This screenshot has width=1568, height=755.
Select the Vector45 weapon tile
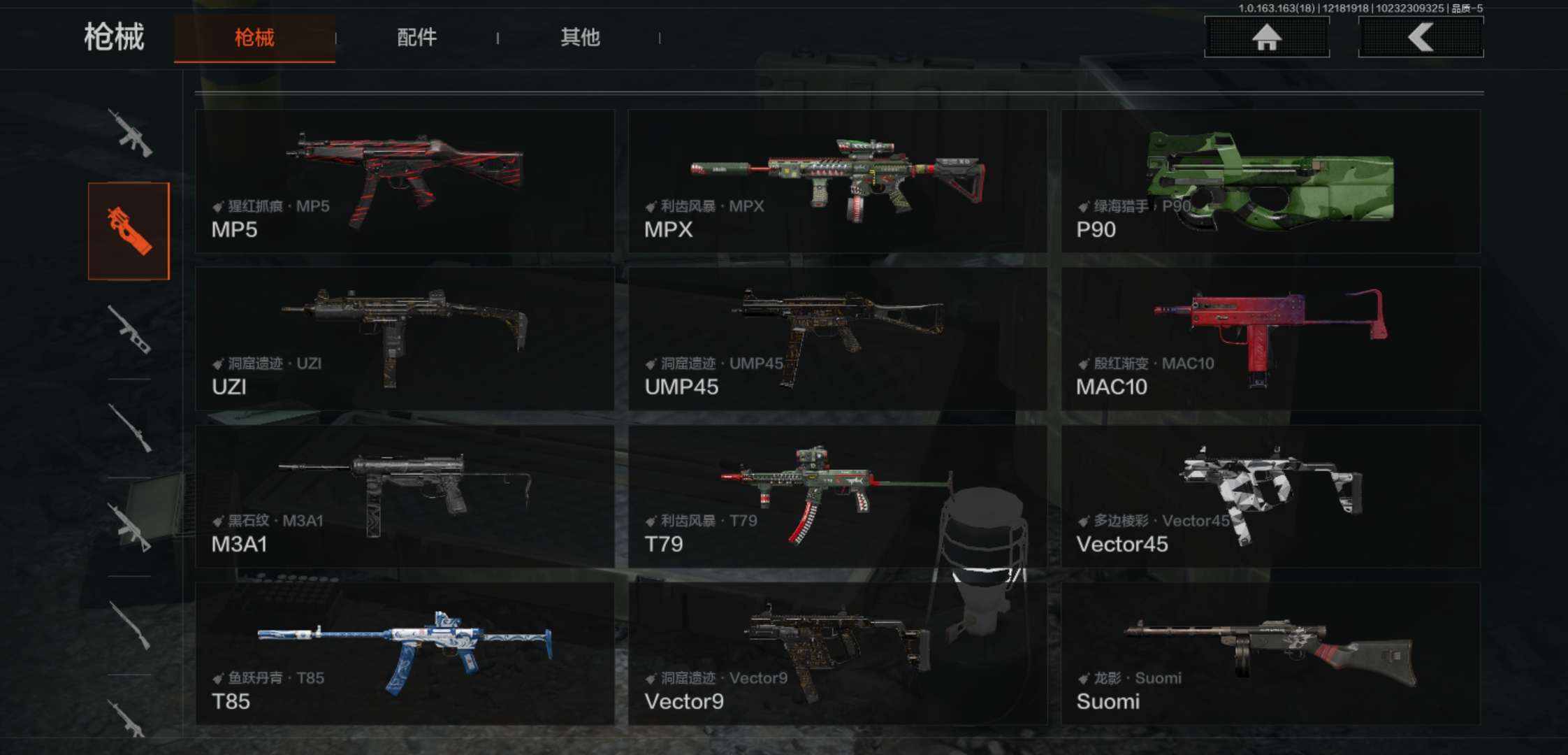point(1270,496)
